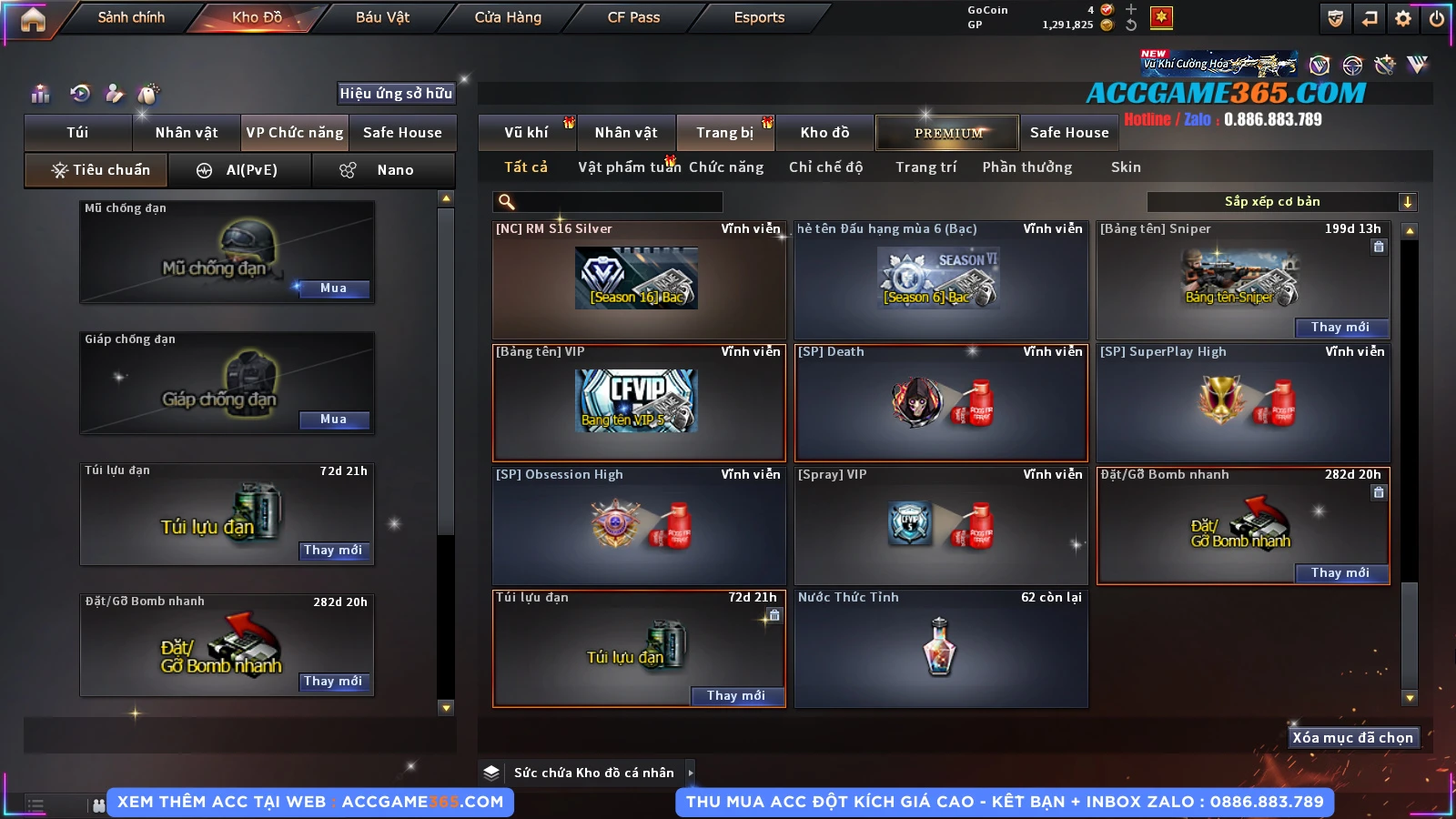
Task: Select the Nano loadout mode
Action: [x=384, y=170]
